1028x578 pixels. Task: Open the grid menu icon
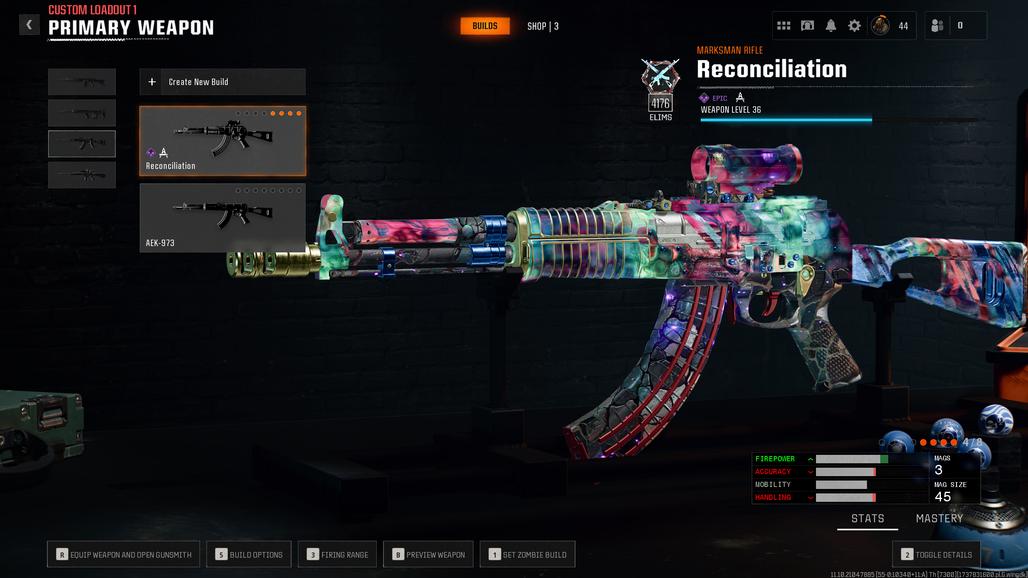(x=784, y=26)
